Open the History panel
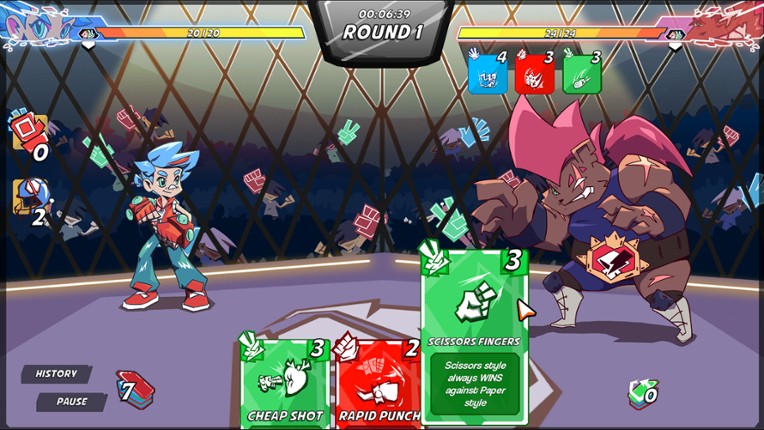 56,374
